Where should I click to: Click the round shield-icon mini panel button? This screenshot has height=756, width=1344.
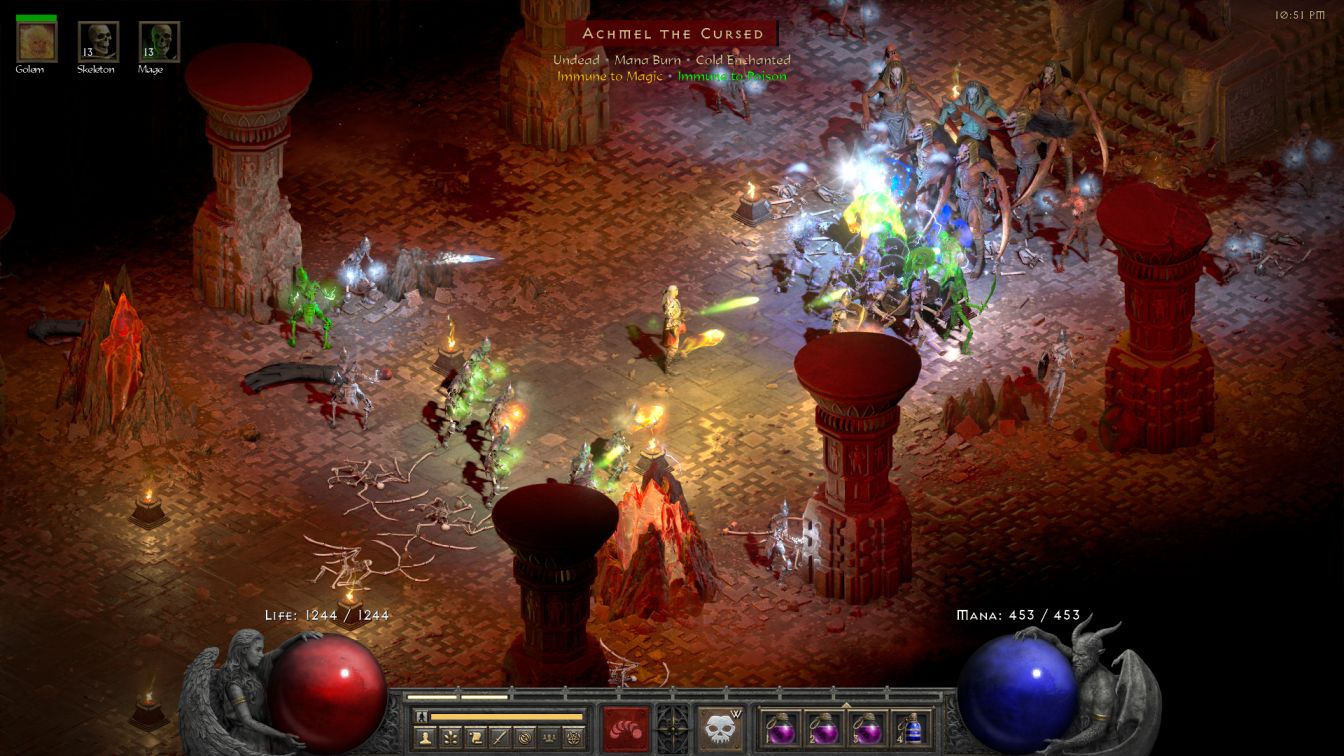tap(524, 738)
